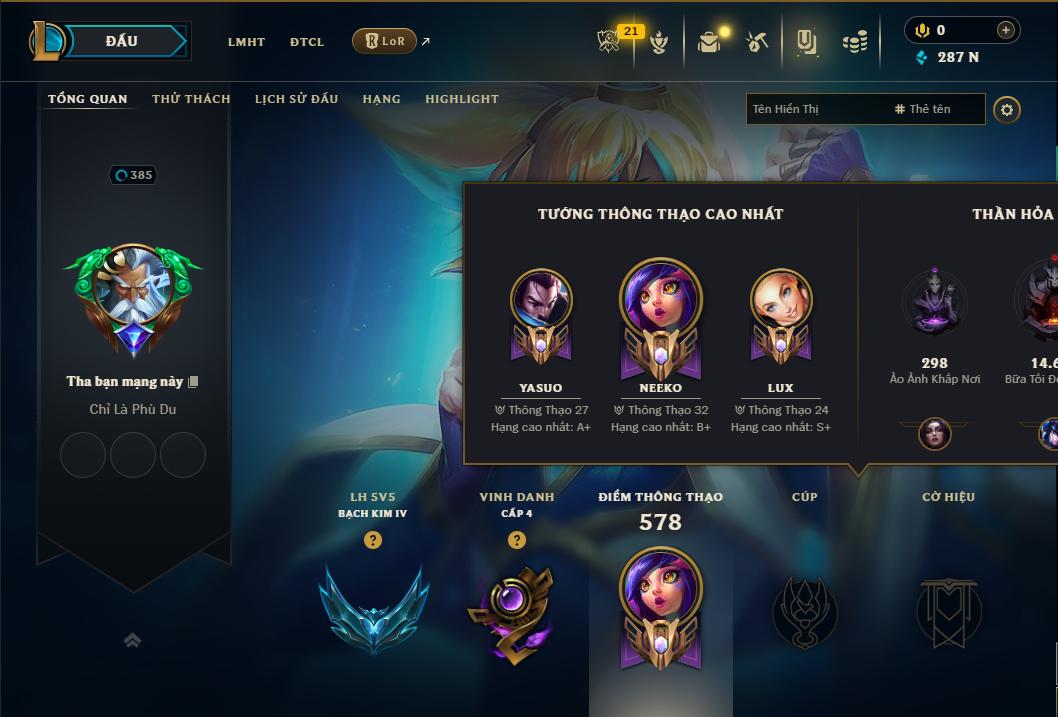
Task: Launch the LoR link button
Action: (385, 41)
